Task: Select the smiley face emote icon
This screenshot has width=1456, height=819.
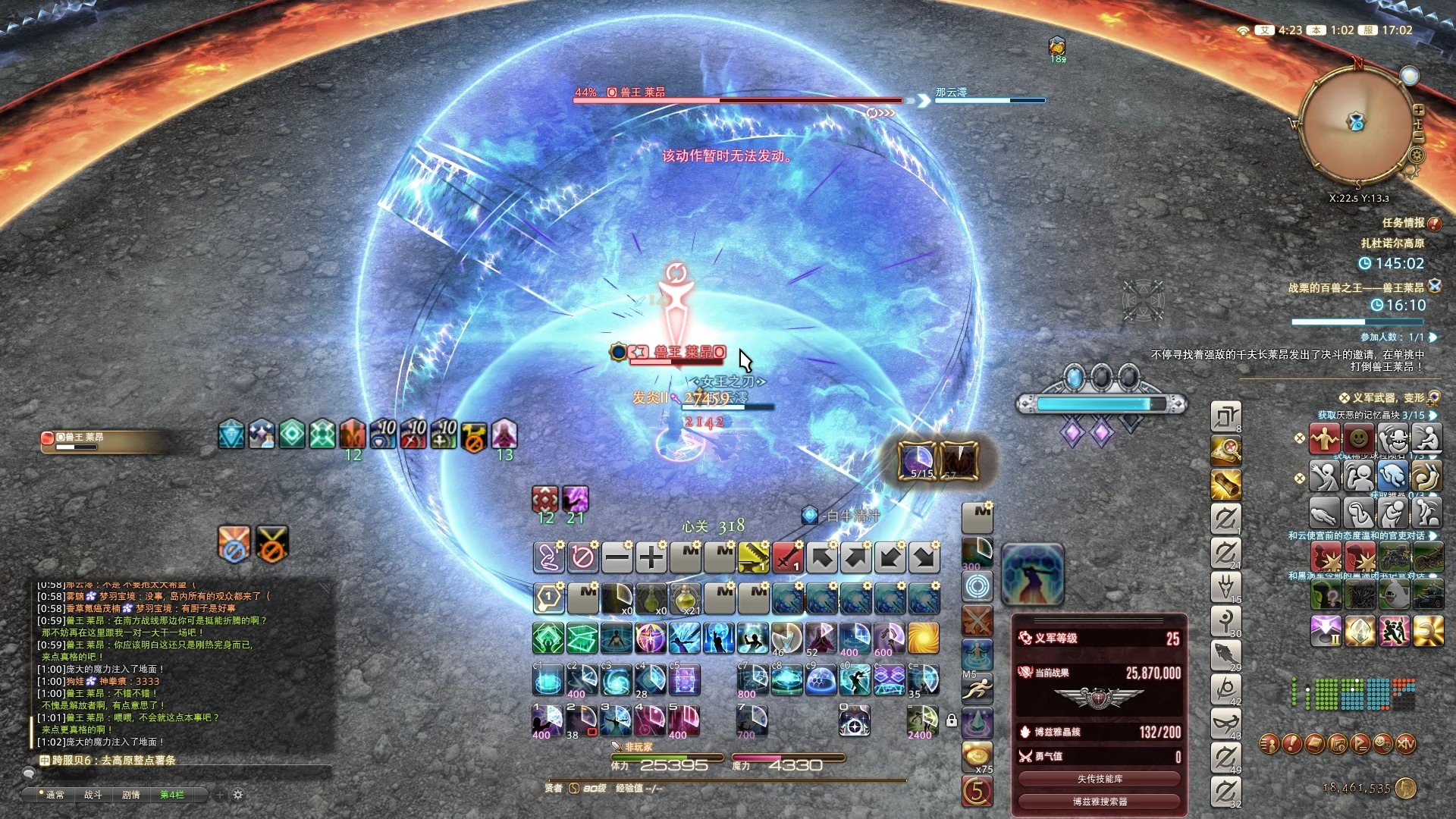Action: [1358, 438]
